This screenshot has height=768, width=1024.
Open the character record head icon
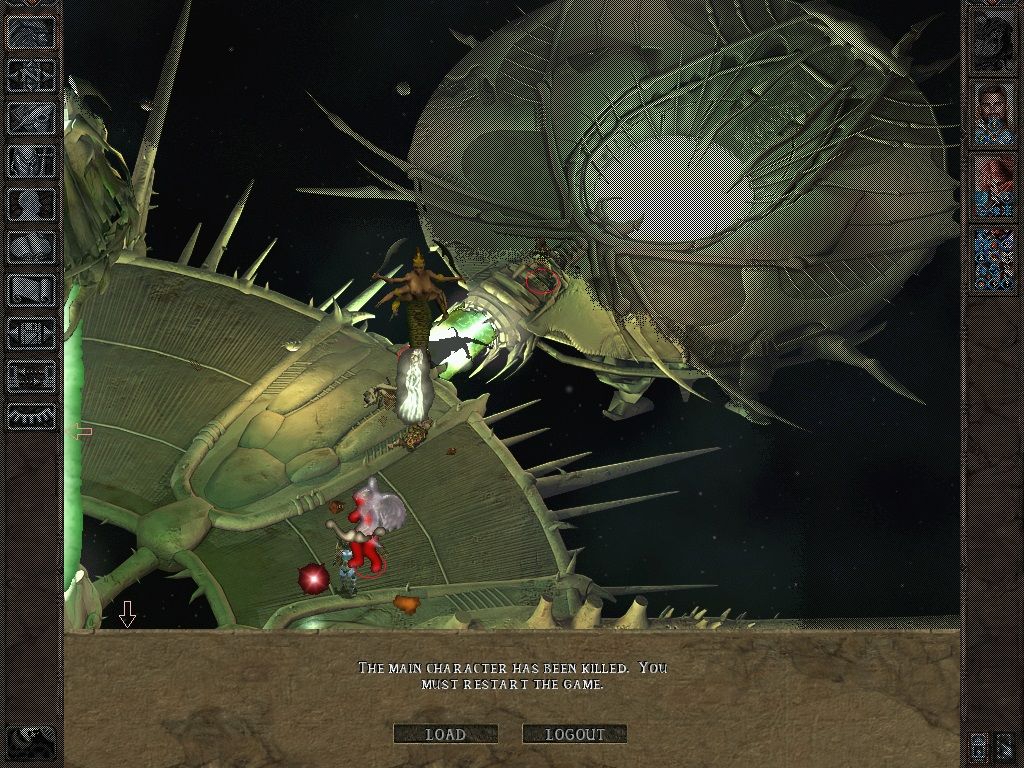click(32, 204)
